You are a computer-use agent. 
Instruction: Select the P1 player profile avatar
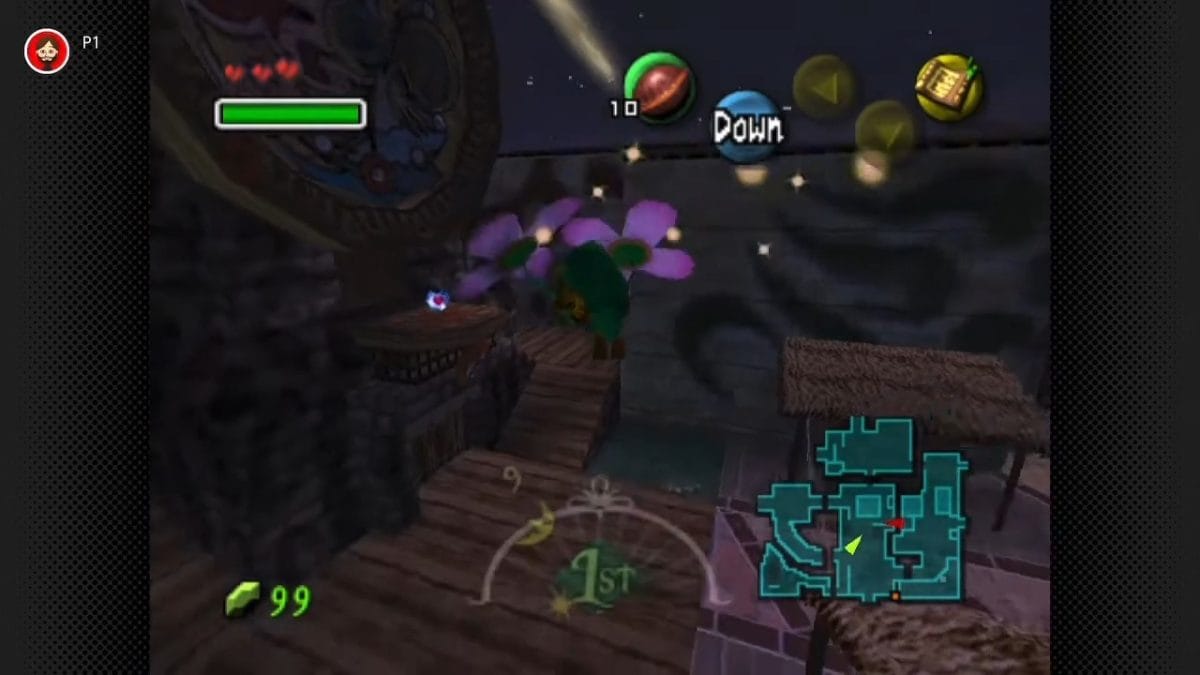(x=46, y=51)
